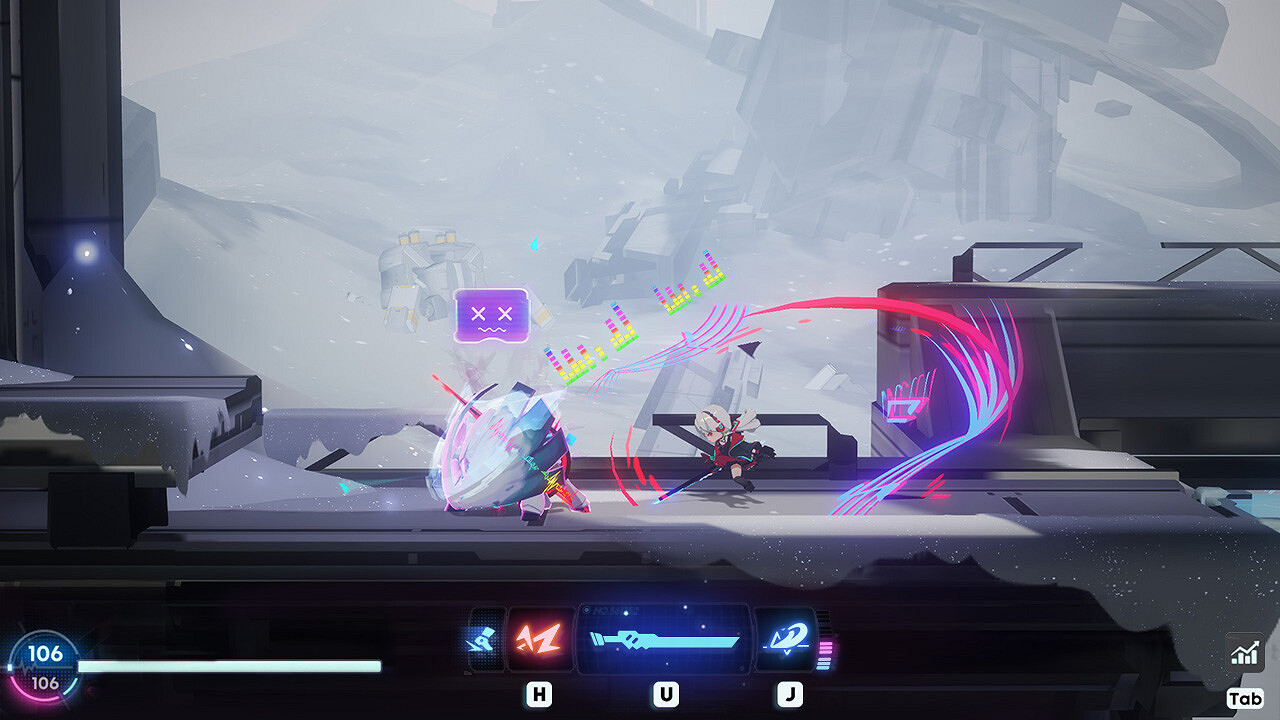The image size is (1280, 720).
Task: Click the circular HP ring gauge
Action: [x=43, y=666]
